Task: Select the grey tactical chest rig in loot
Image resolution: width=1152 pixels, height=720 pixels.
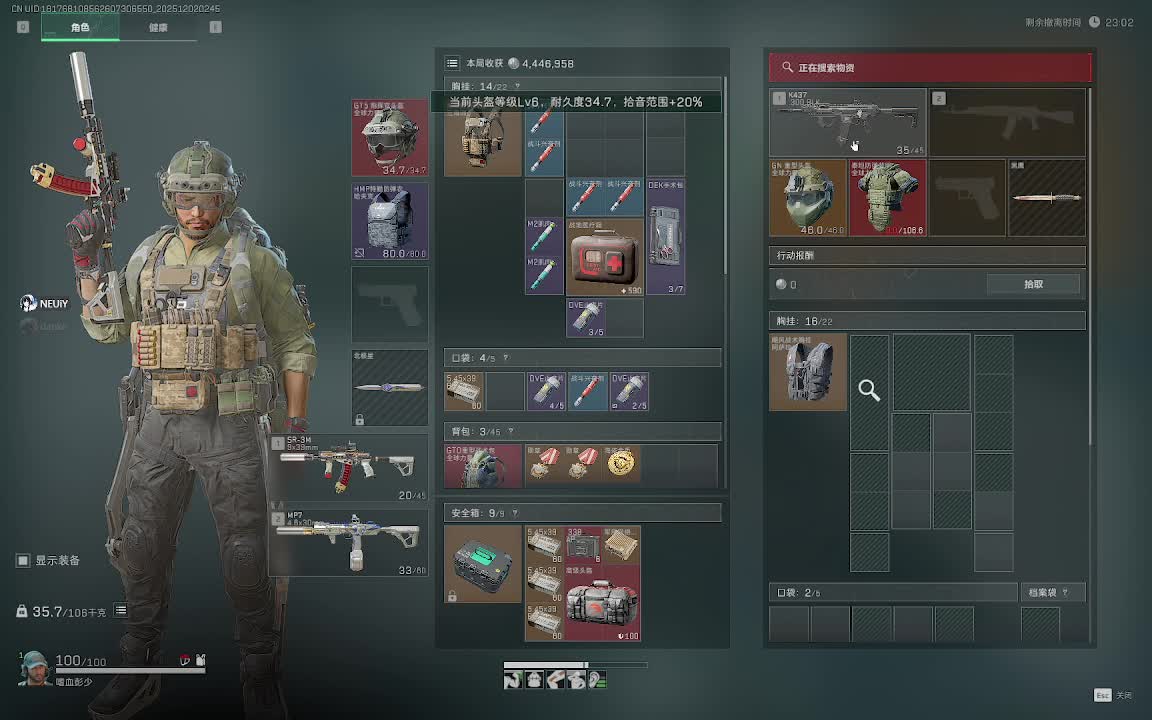Action: pyautogui.click(x=808, y=372)
